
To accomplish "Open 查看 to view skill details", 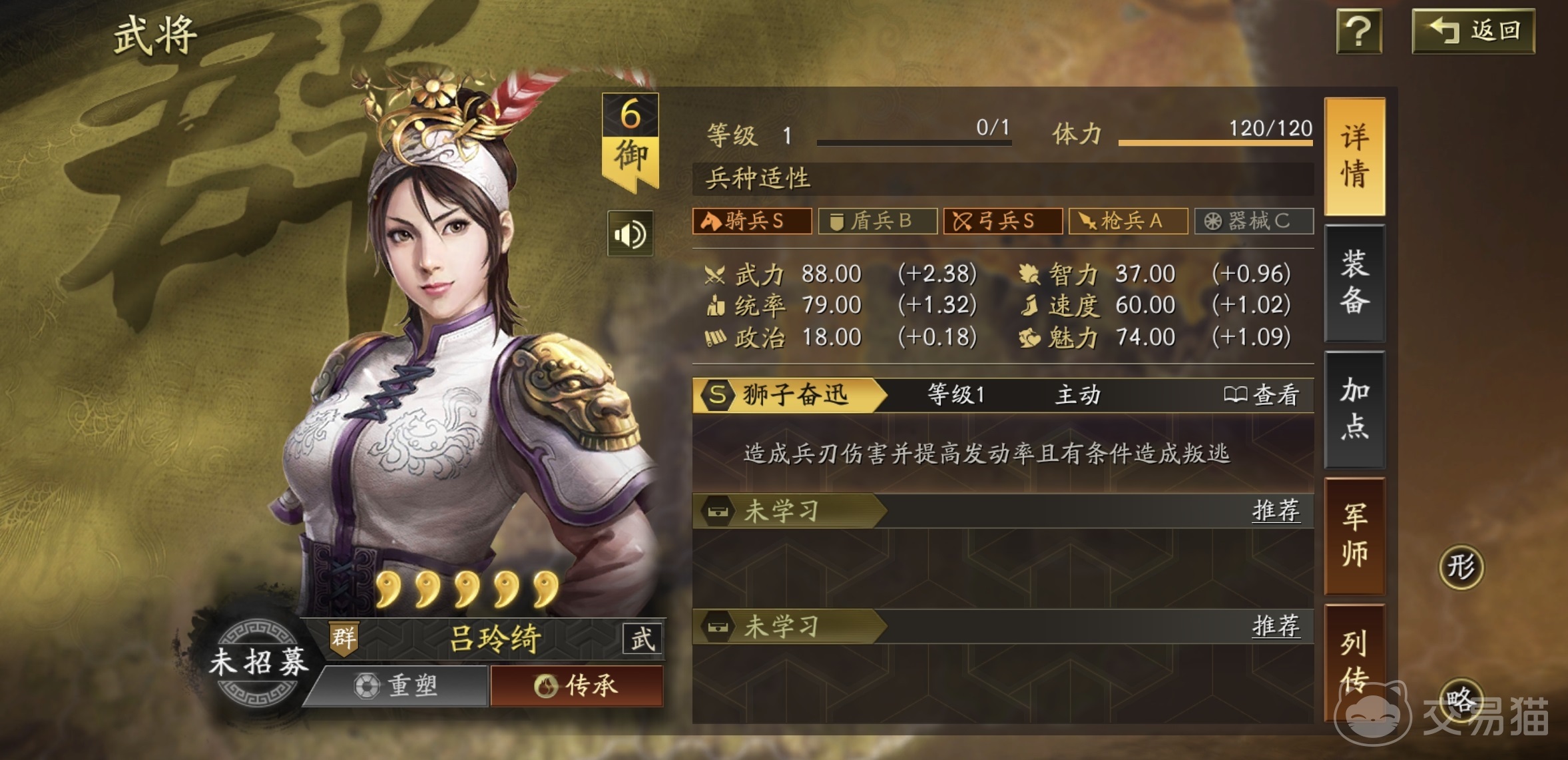I will (x=1265, y=393).
